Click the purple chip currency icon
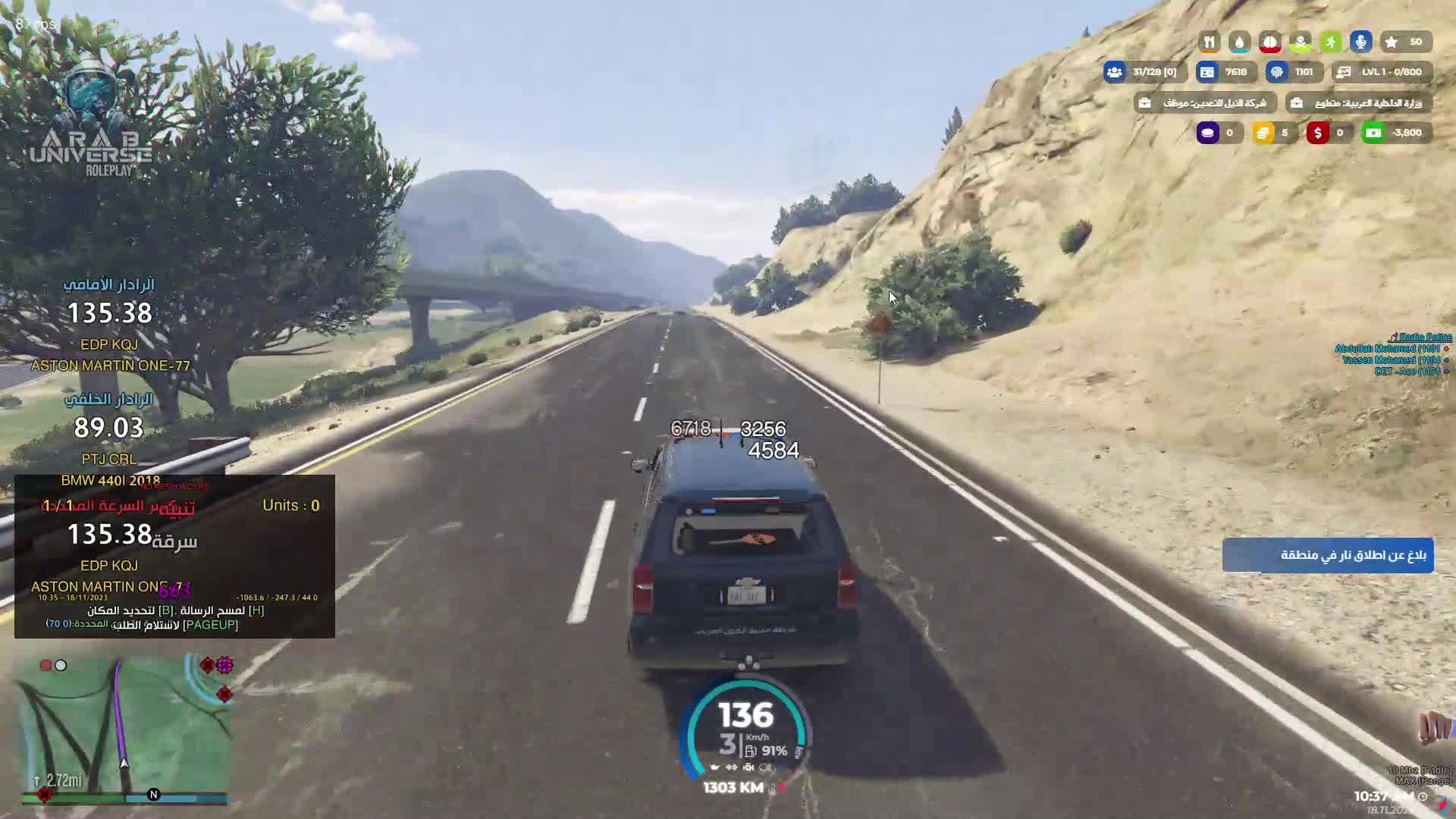The width and height of the screenshot is (1456, 819). [x=1207, y=133]
